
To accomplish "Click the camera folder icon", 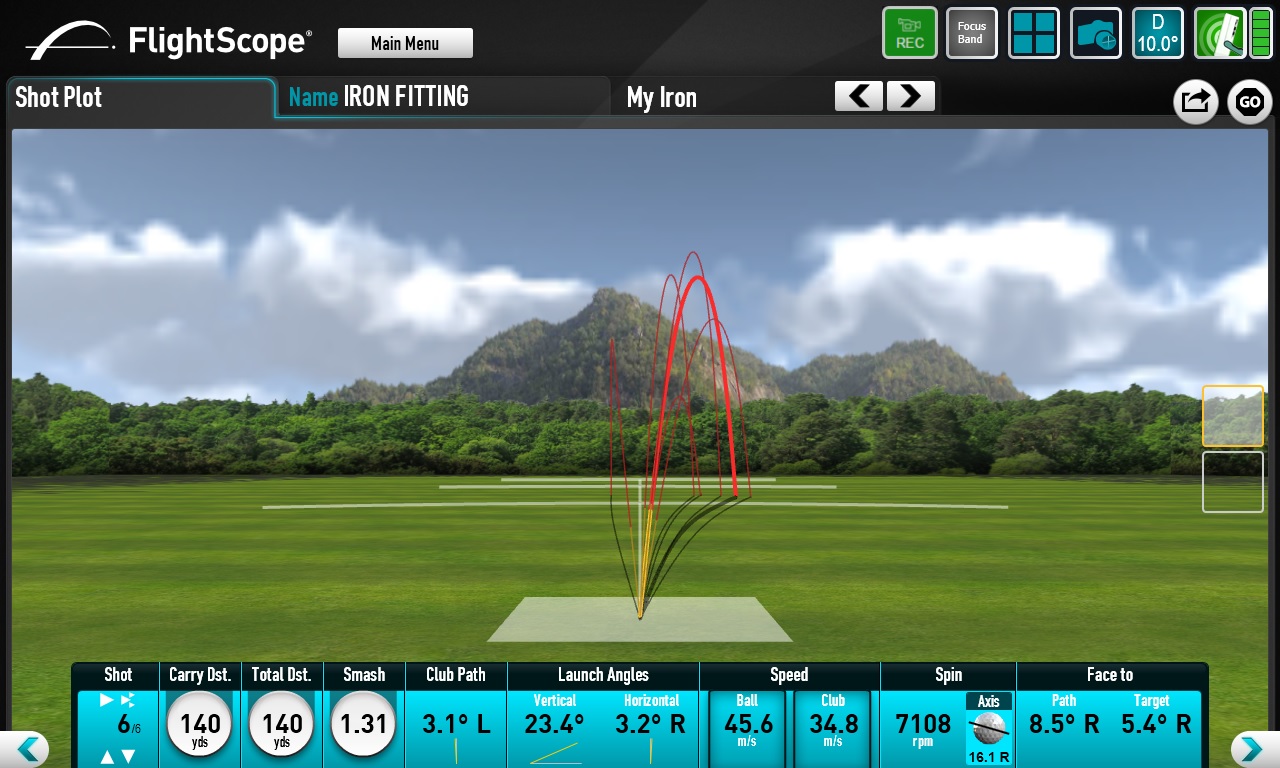I will click(1096, 33).
